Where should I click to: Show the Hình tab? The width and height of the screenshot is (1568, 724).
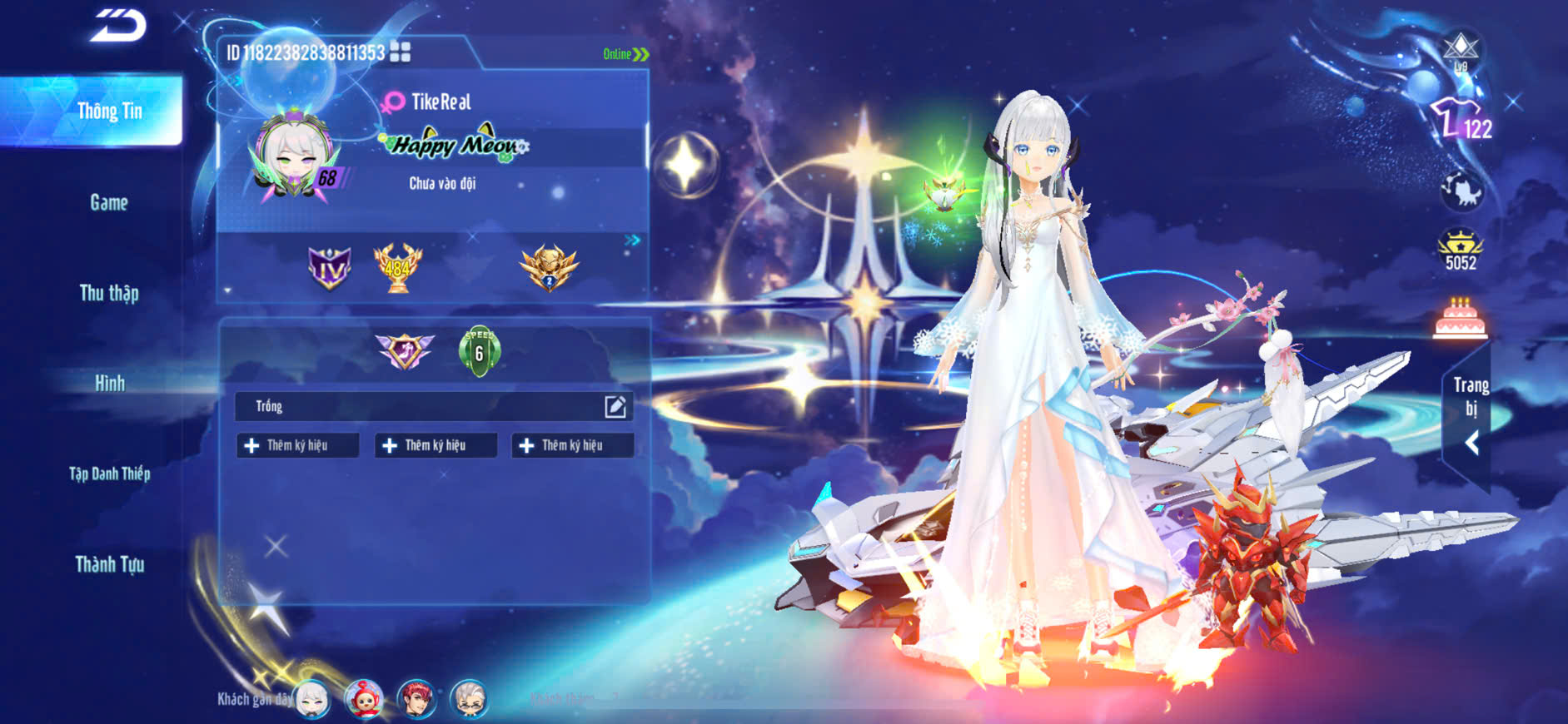(x=109, y=384)
